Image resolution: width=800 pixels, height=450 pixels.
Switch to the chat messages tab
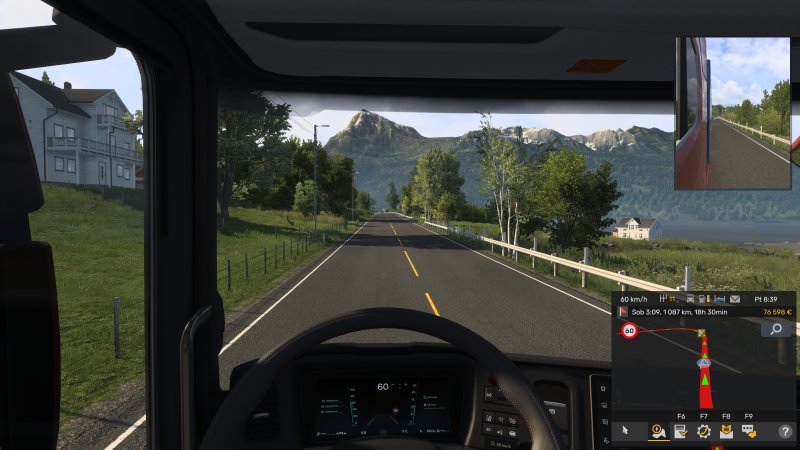749,431
